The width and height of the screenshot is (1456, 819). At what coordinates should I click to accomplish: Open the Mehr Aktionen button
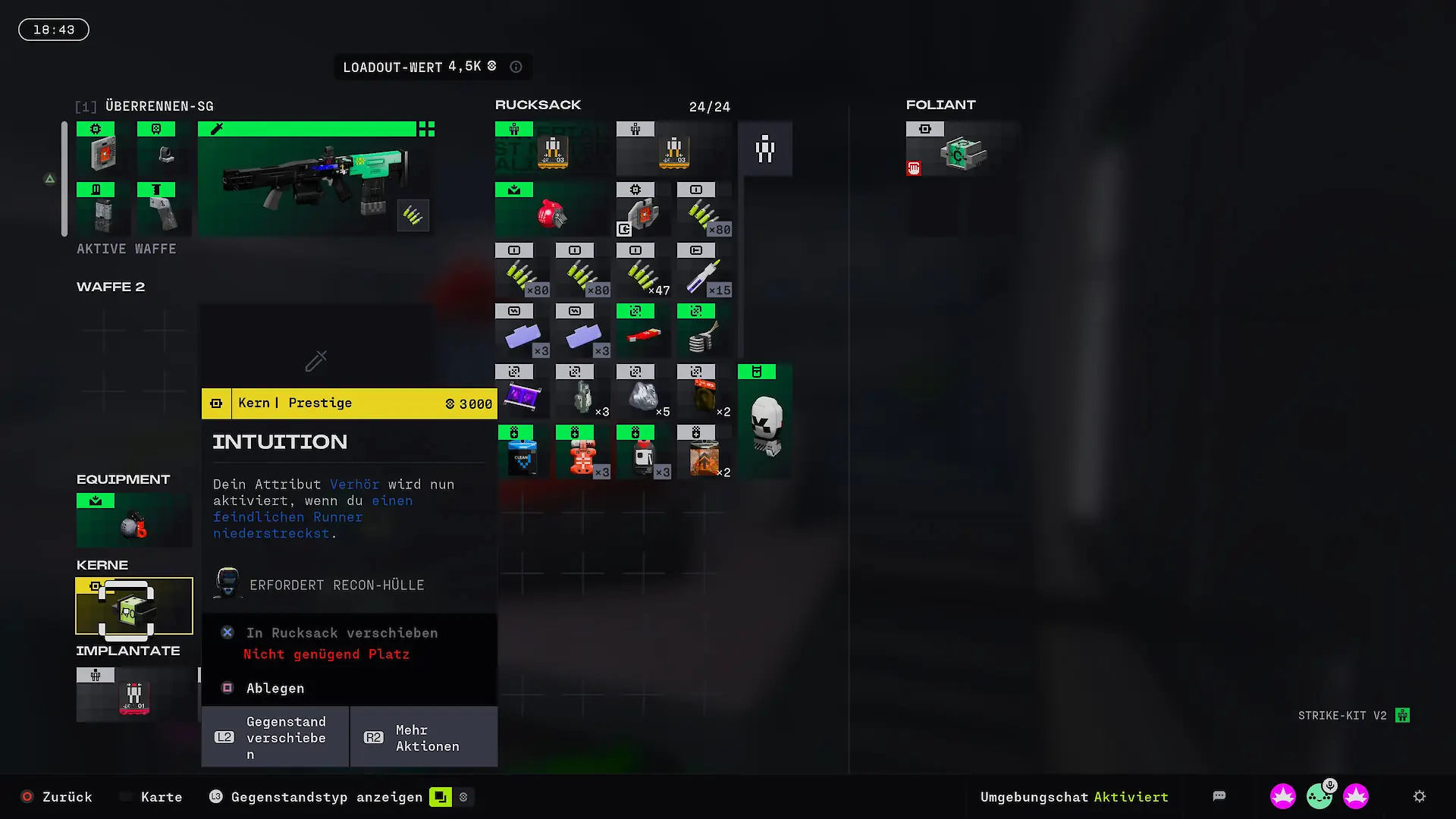(x=424, y=737)
